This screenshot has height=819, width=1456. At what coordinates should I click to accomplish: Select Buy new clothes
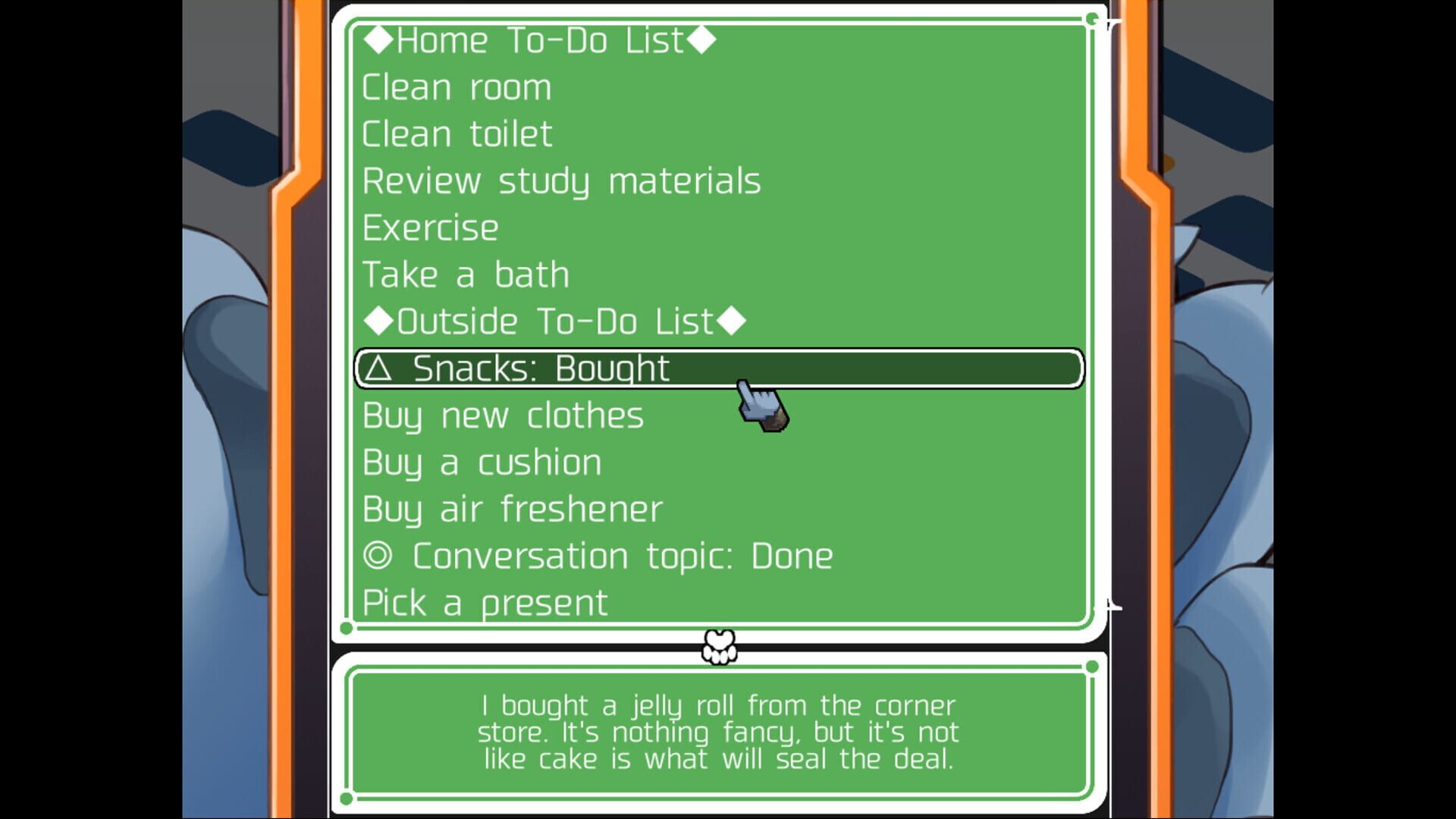(x=503, y=415)
